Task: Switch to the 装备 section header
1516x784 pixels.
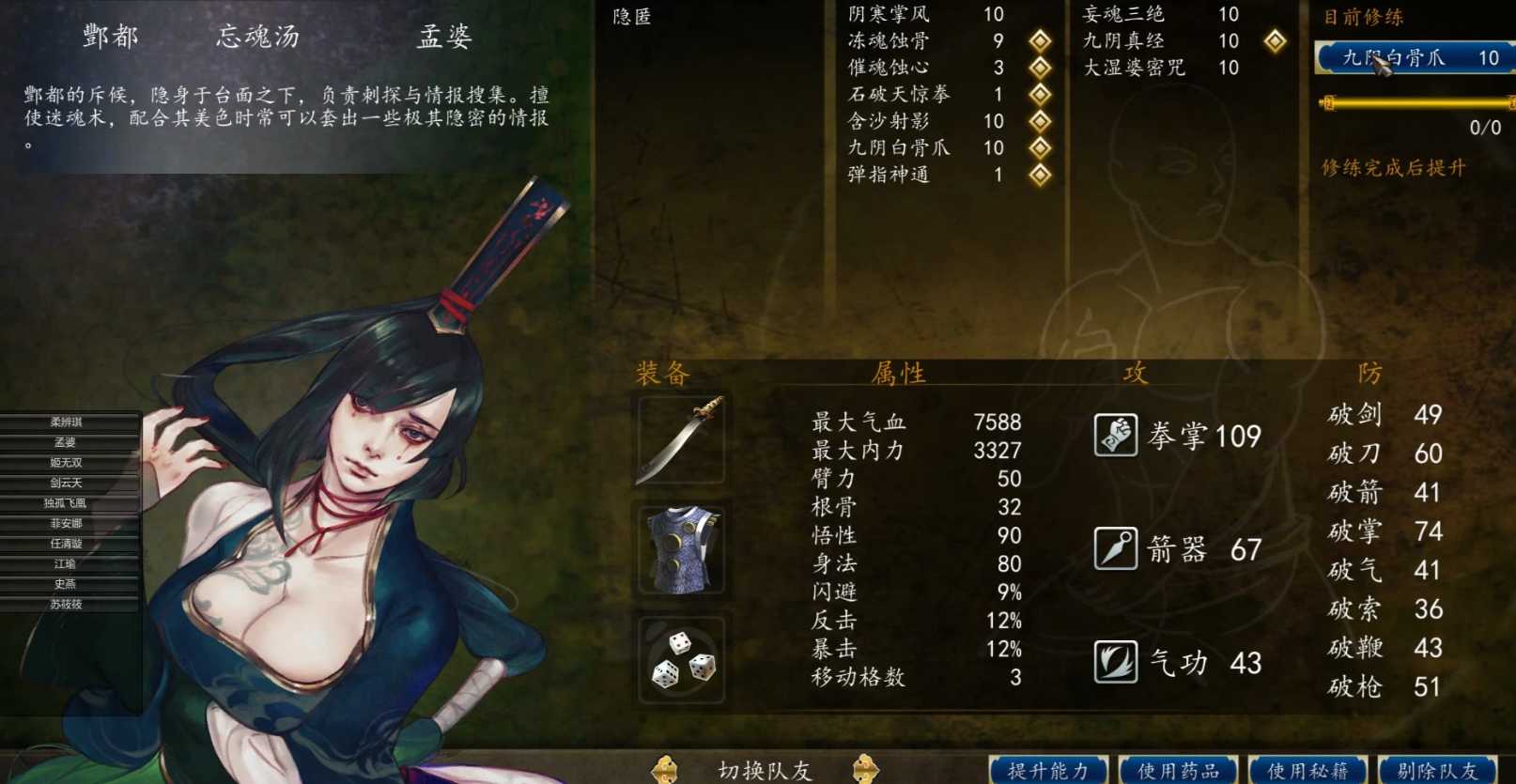Action: 661,373
